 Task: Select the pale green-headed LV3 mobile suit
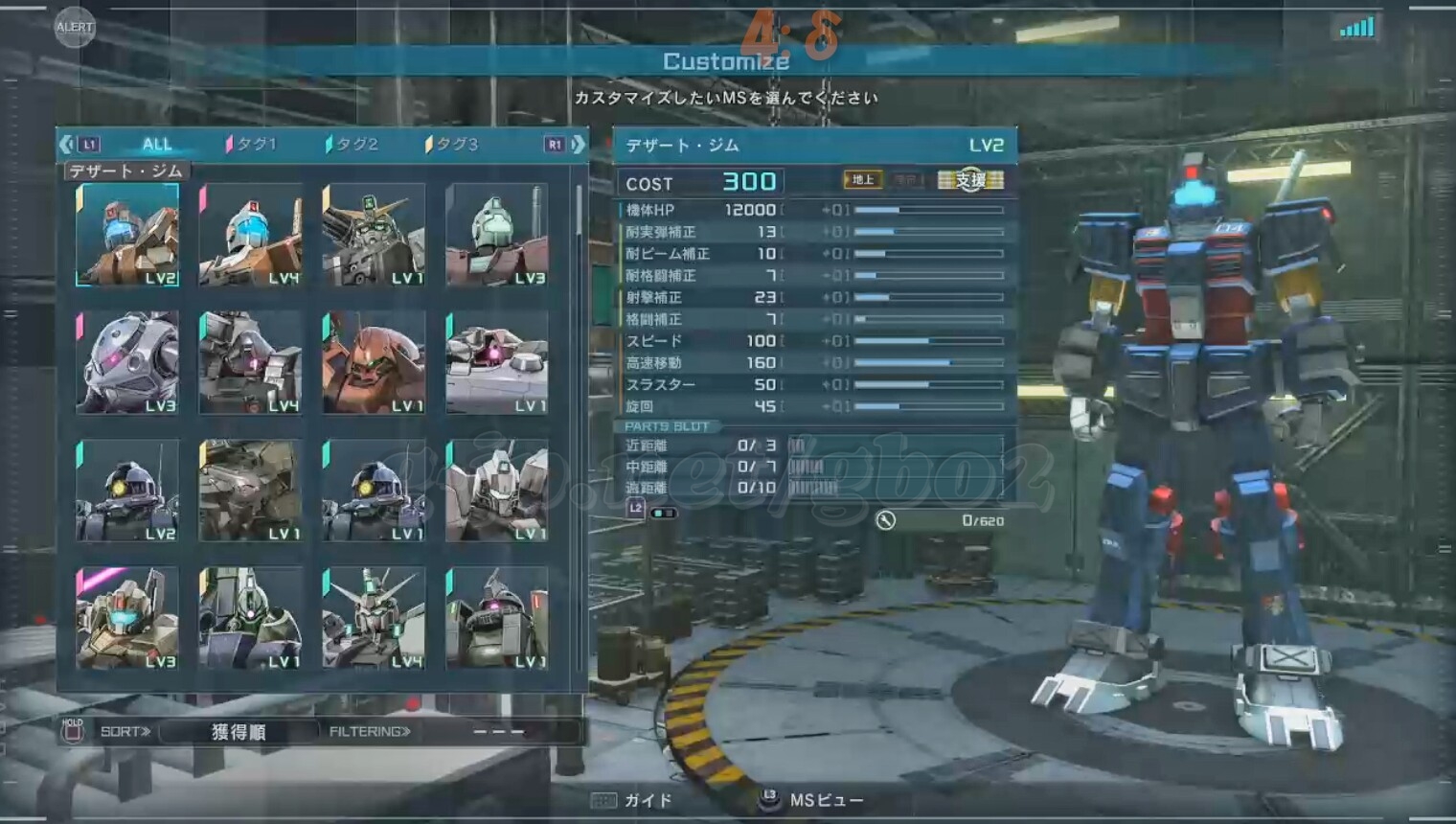click(x=496, y=235)
